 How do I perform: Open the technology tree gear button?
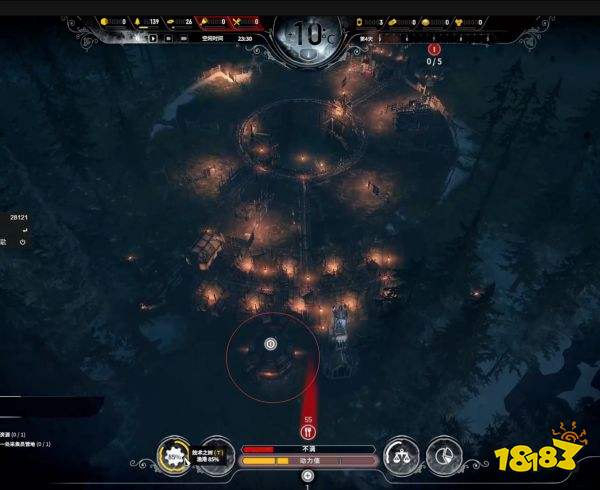point(176,456)
